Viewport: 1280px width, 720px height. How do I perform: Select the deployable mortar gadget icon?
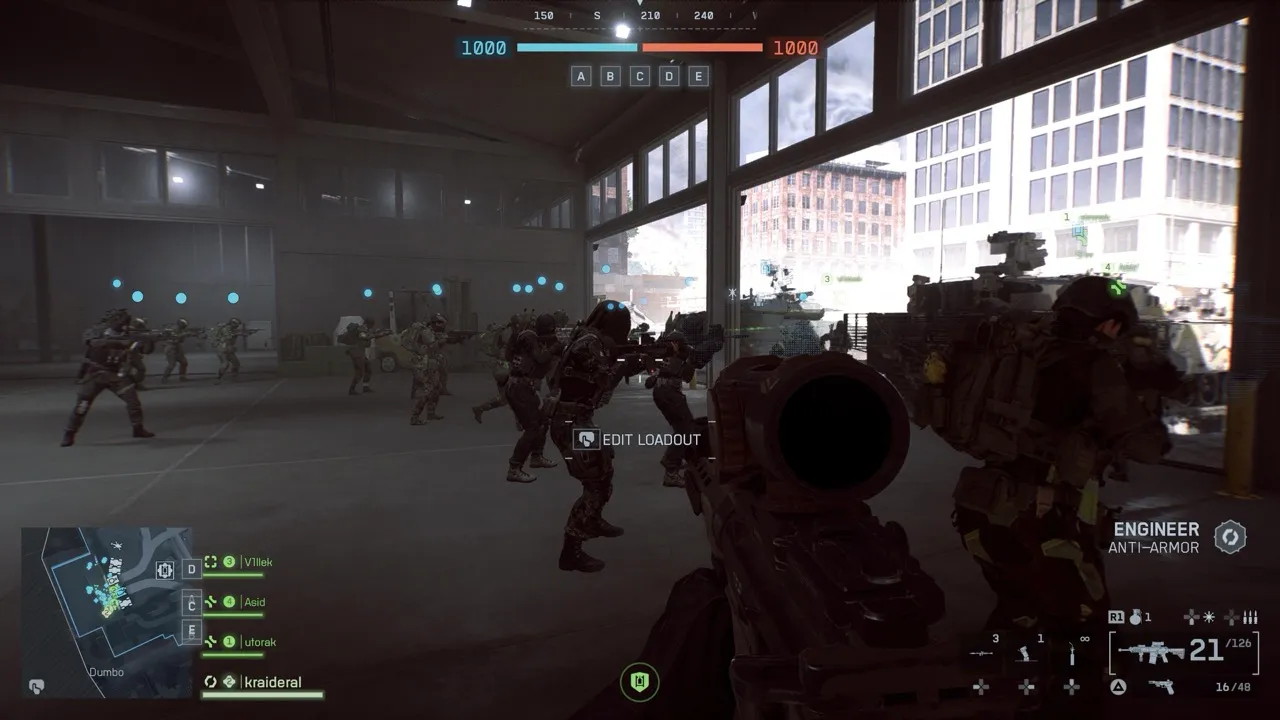pyautogui.click(x=1026, y=653)
